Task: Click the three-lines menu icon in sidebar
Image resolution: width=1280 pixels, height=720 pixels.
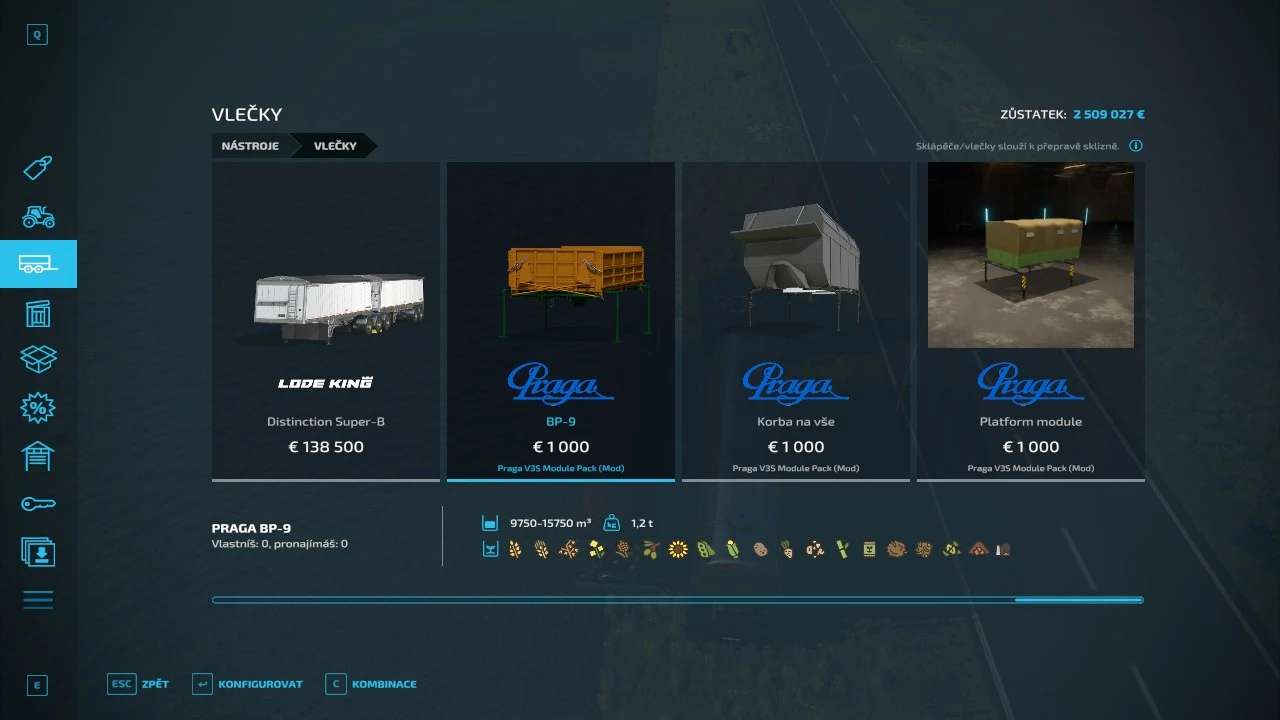Action: click(38, 600)
